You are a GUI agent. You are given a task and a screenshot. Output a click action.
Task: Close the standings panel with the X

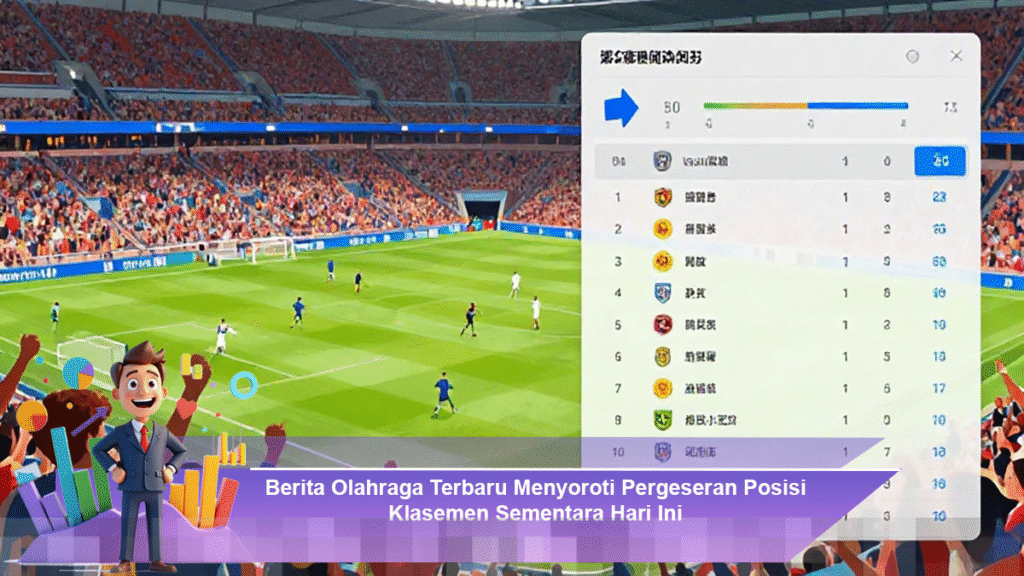[x=956, y=57]
